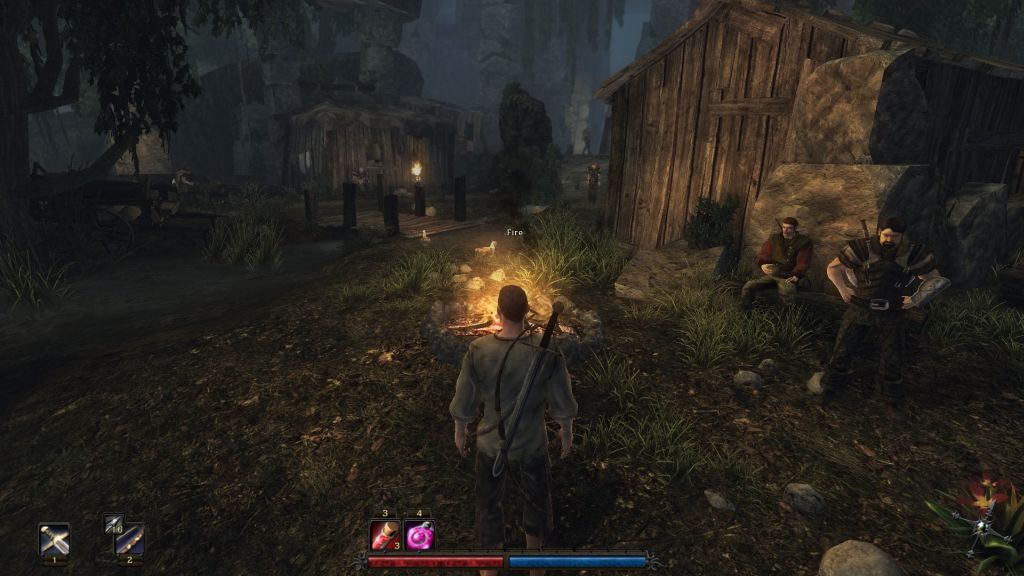Use the red scroll in quickslot 3
Image resolution: width=1024 pixels, height=576 pixels.
click(x=385, y=535)
